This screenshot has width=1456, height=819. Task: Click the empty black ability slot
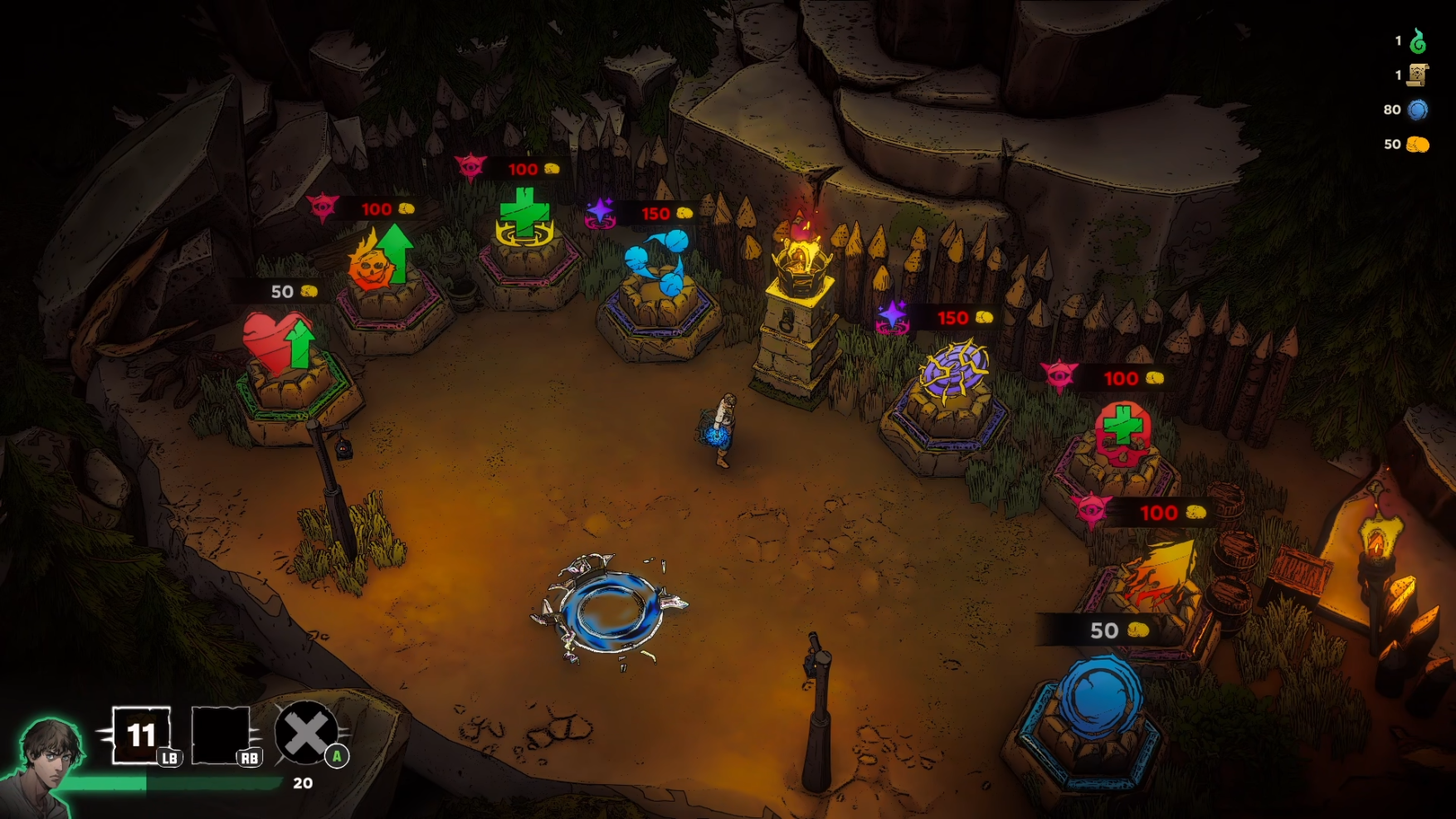tap(220, 734)
